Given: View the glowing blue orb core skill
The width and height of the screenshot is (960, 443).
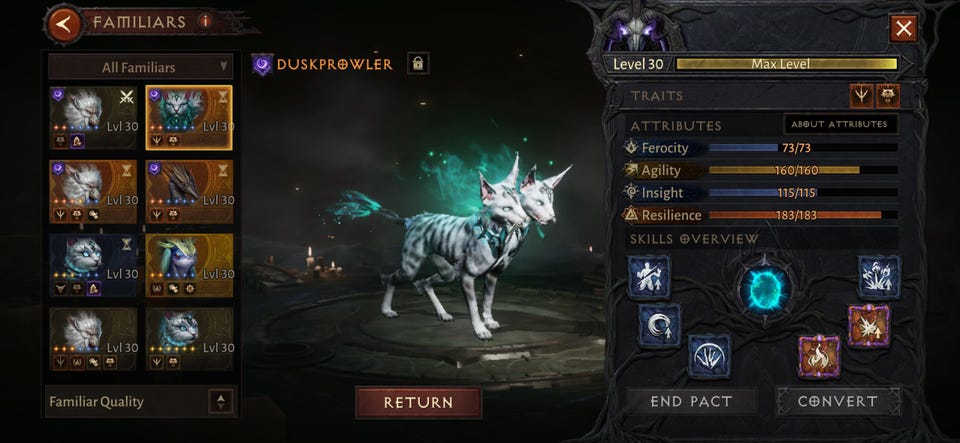Looking at the screenshot, I should coord(765,289).
